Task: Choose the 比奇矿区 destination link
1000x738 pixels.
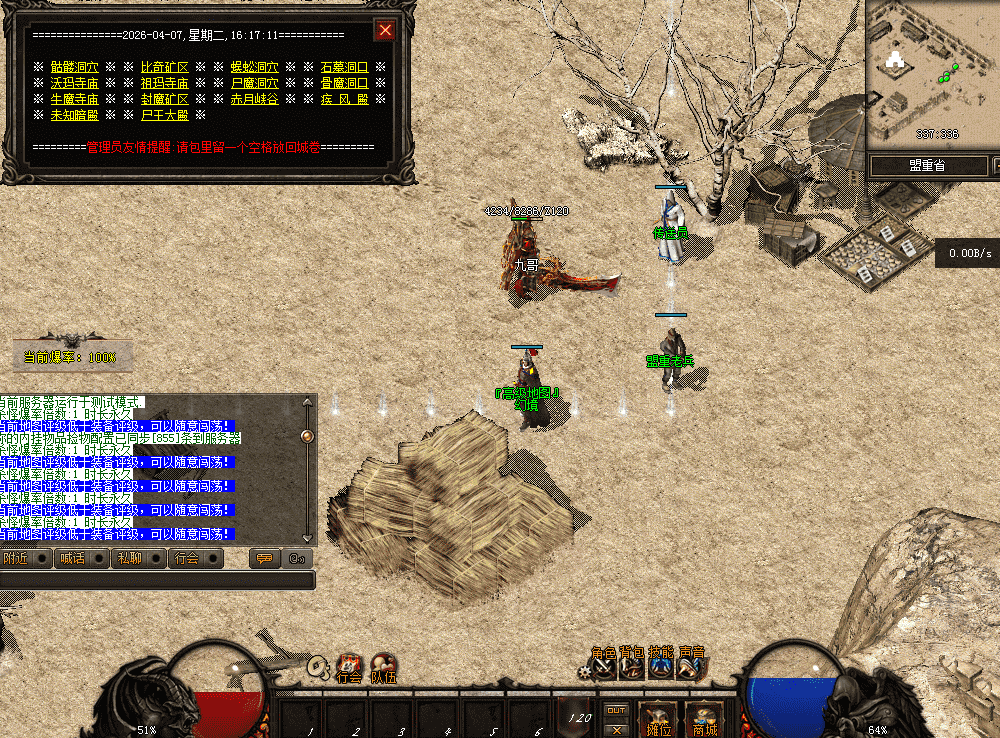Action: coord(164,67)
